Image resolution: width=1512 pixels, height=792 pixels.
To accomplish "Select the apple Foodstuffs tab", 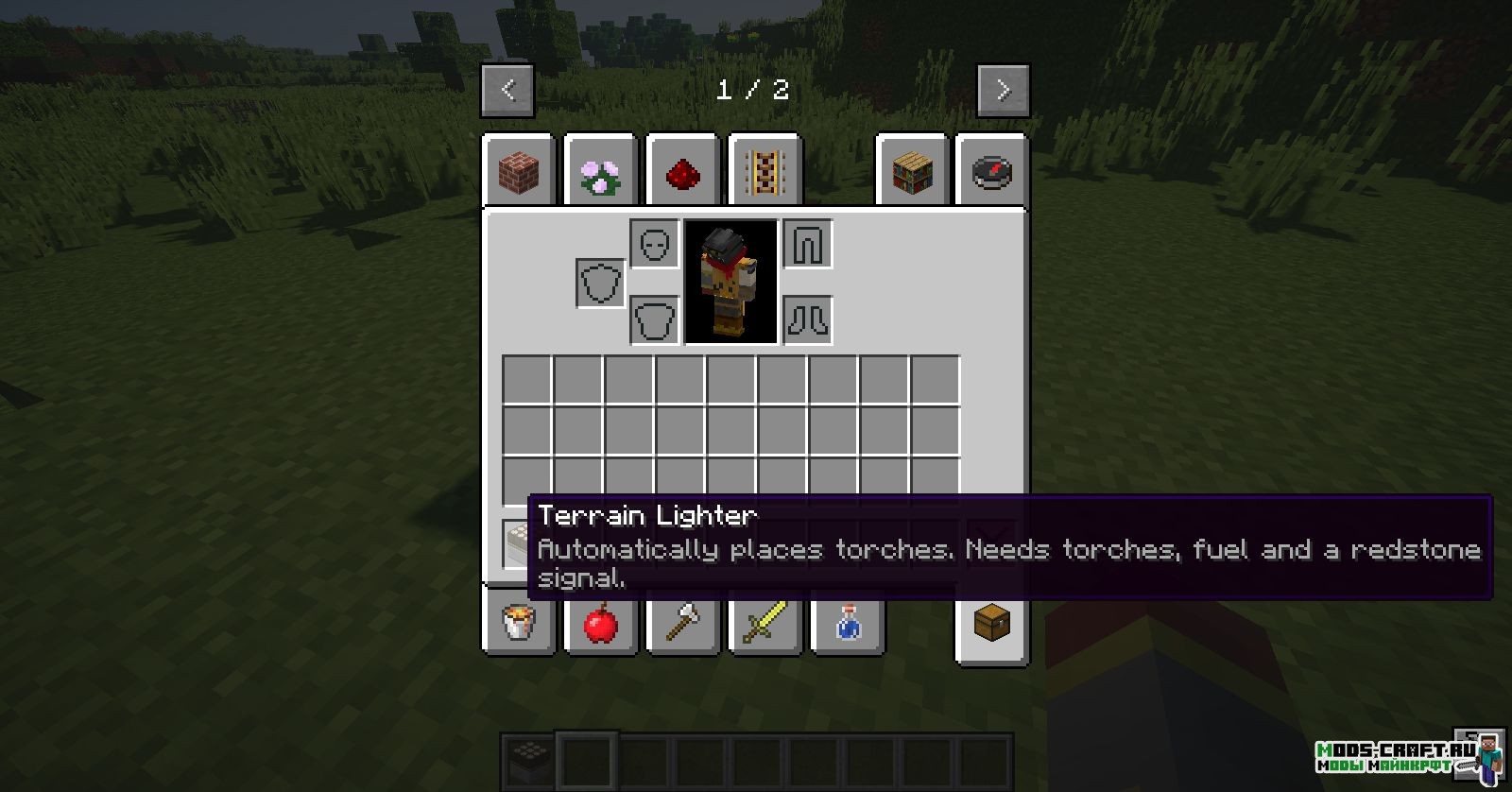I will [x=600, y=624].
